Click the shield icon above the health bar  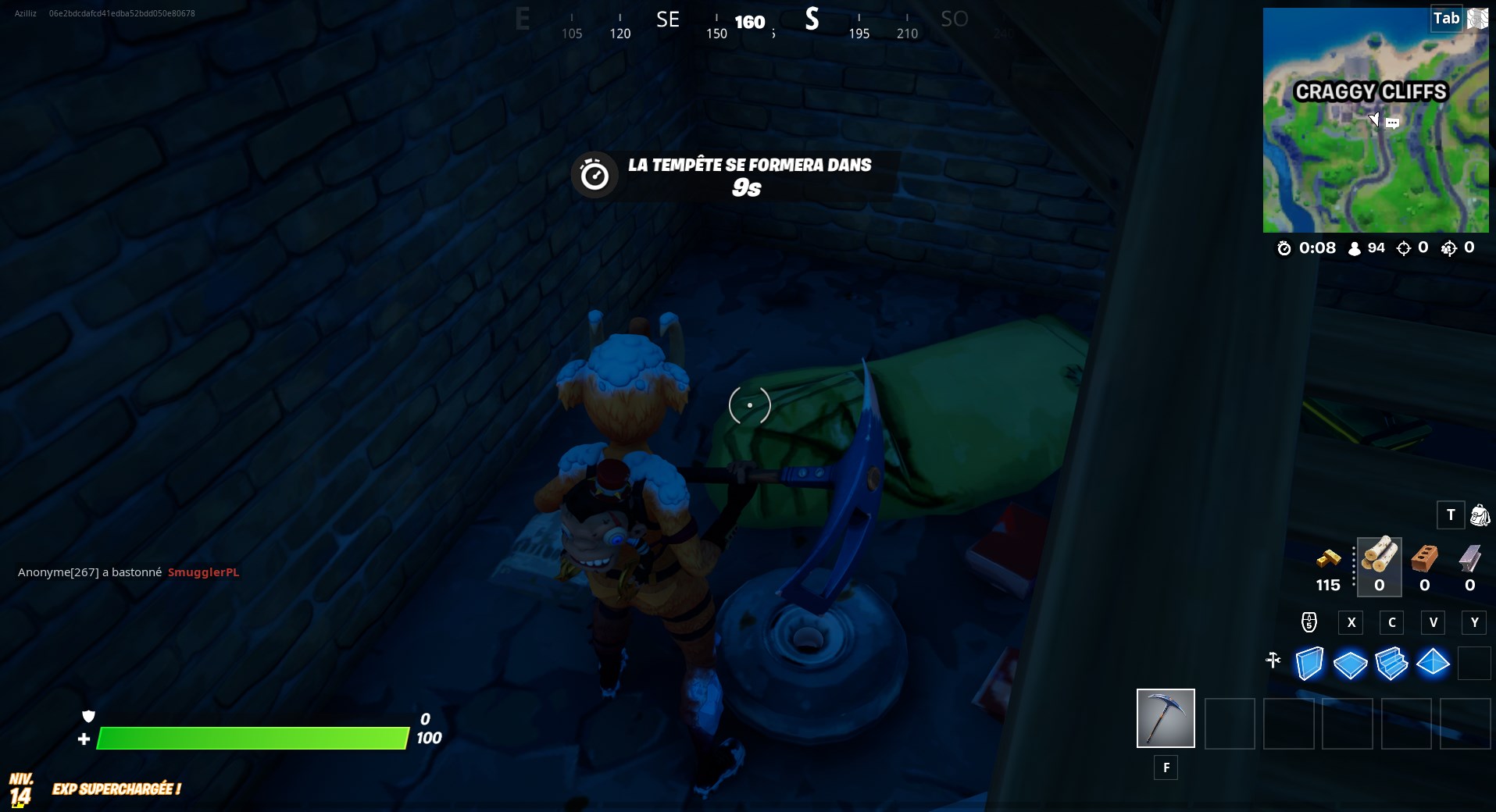[x=89, y=715]
